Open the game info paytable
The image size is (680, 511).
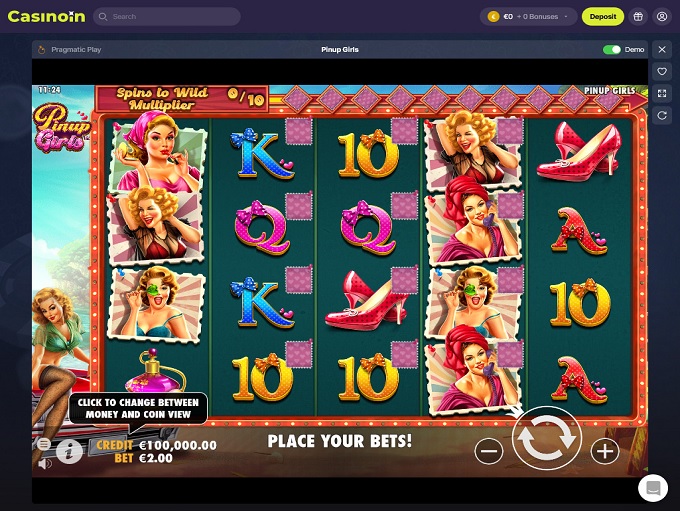pyautogui.click(x=70, y=451)
